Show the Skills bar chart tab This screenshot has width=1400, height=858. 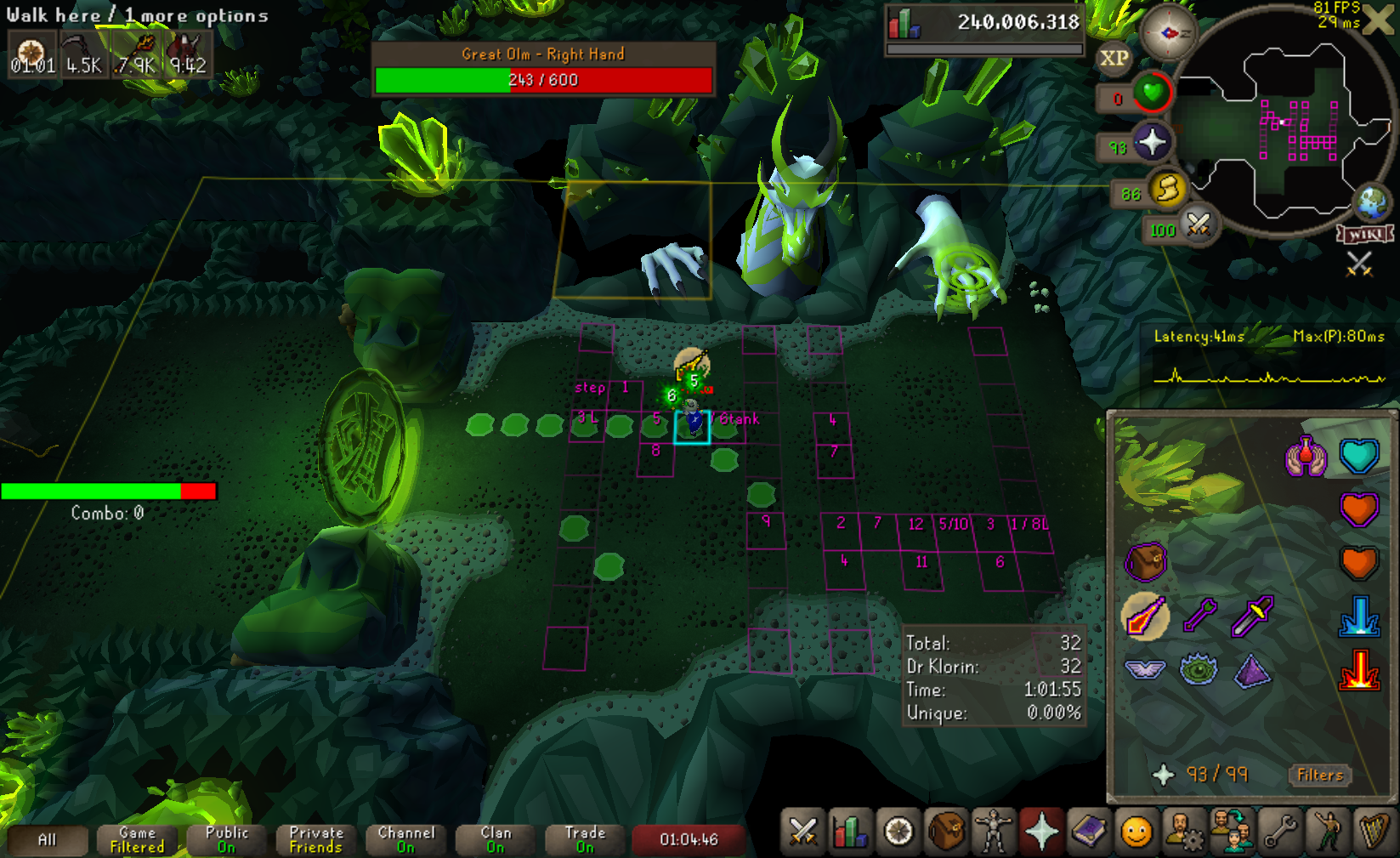850,831
